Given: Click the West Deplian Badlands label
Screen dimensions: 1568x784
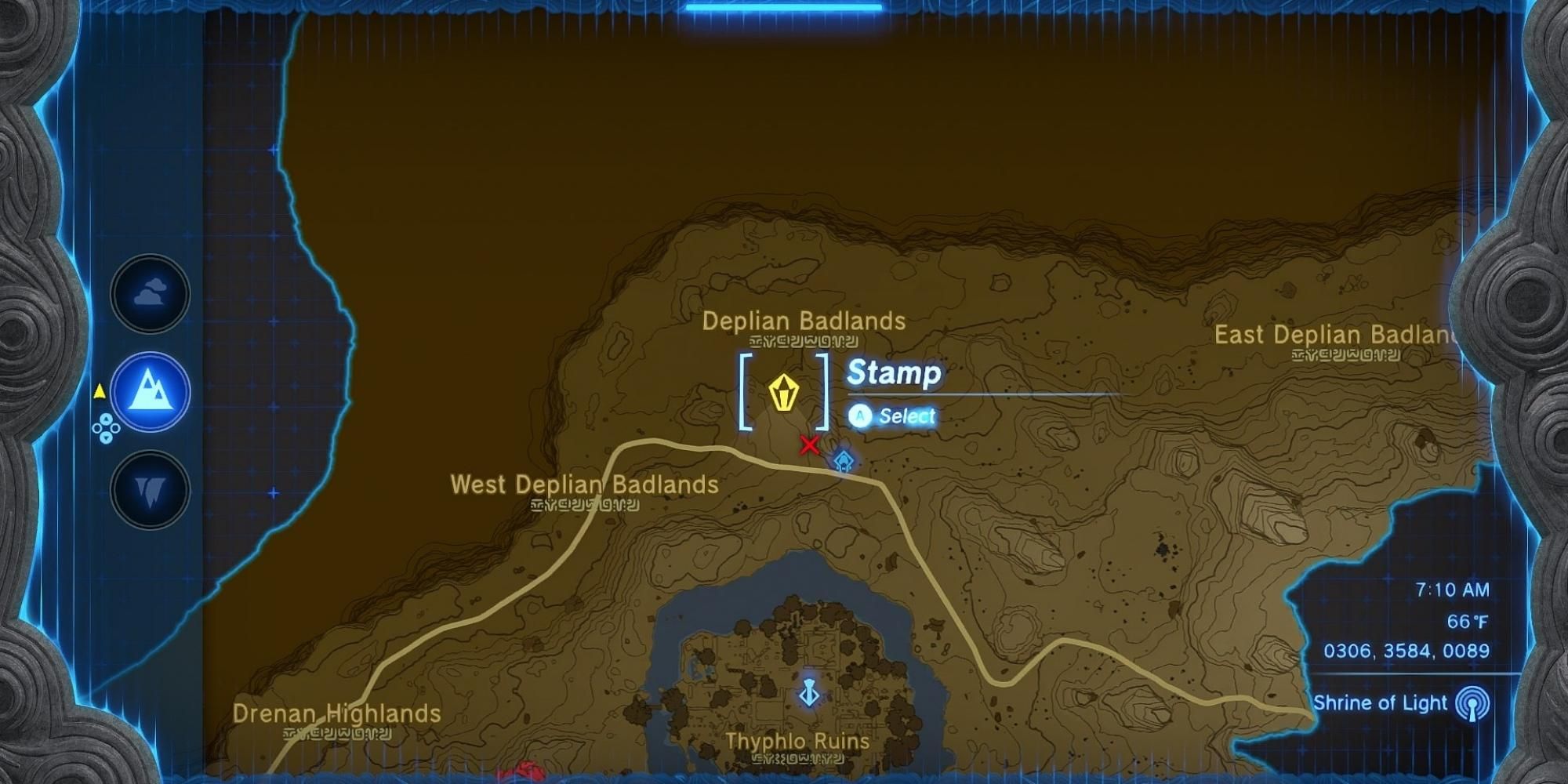Looking at the screenshot, I should pos(583,486).
